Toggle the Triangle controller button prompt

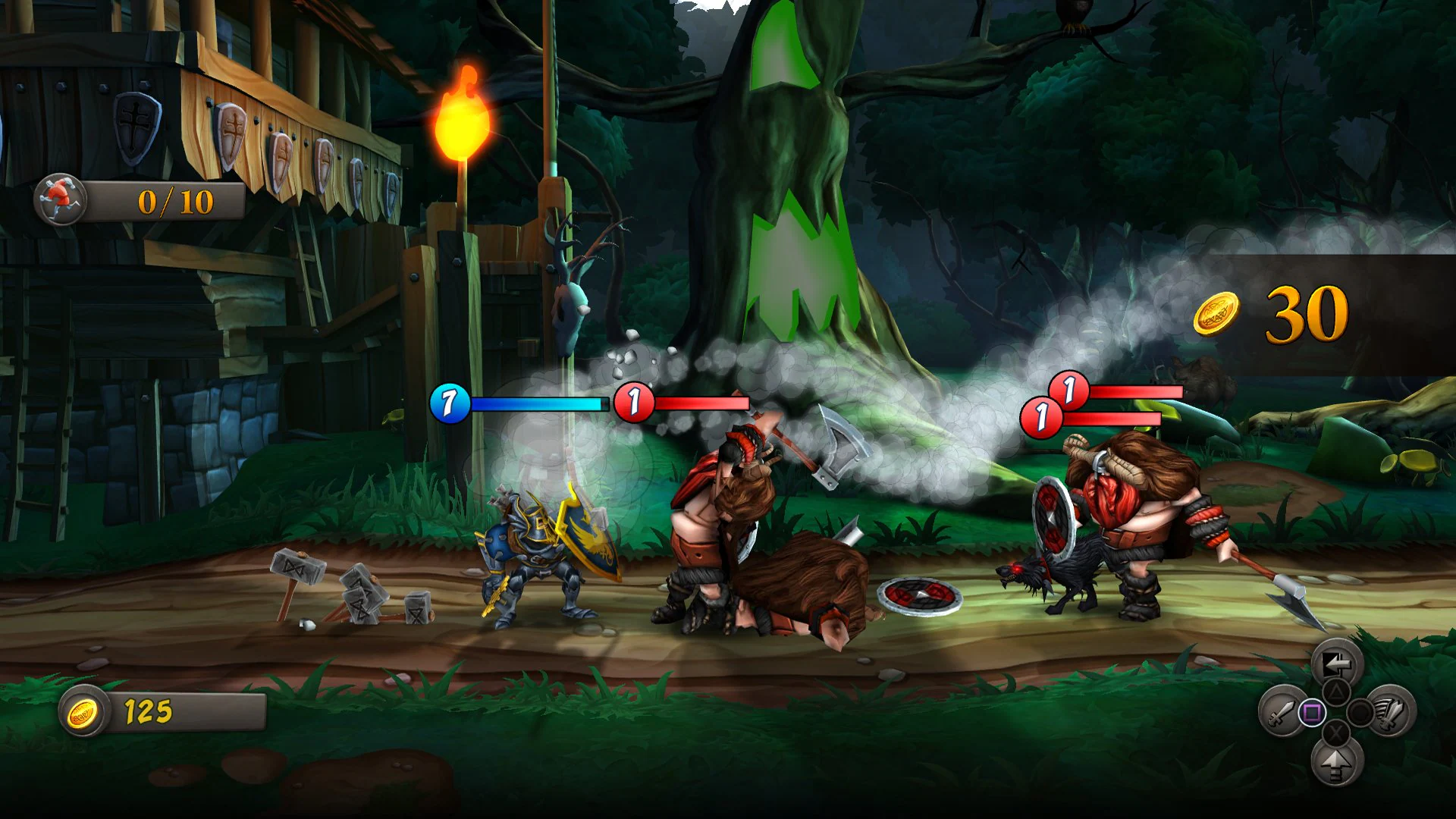[1335, 692]
